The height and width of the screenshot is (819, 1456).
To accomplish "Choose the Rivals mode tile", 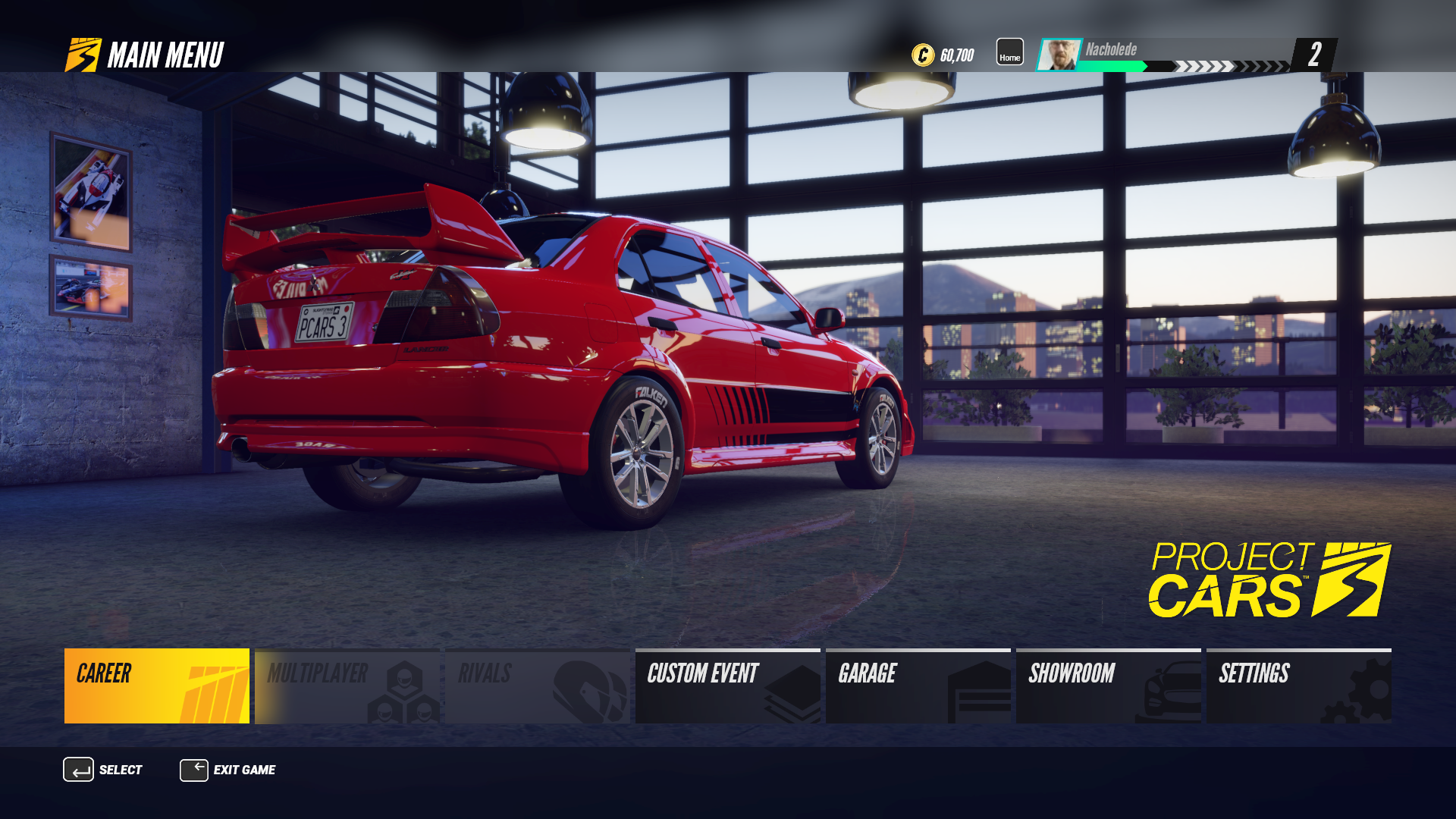I will 538,686.
